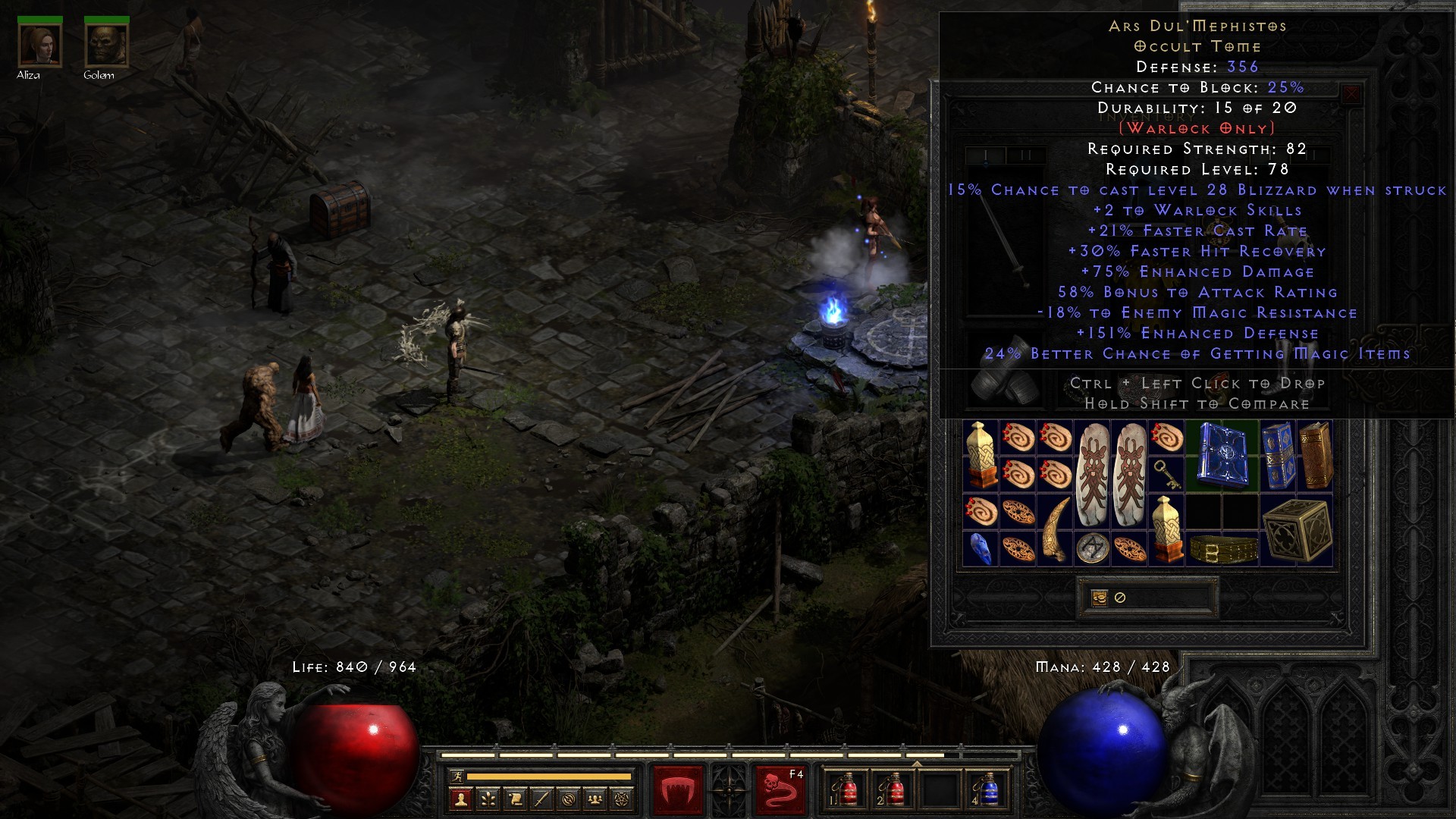
Task: Click Aliza's party portrait
Action: click(x=39, y=44)
